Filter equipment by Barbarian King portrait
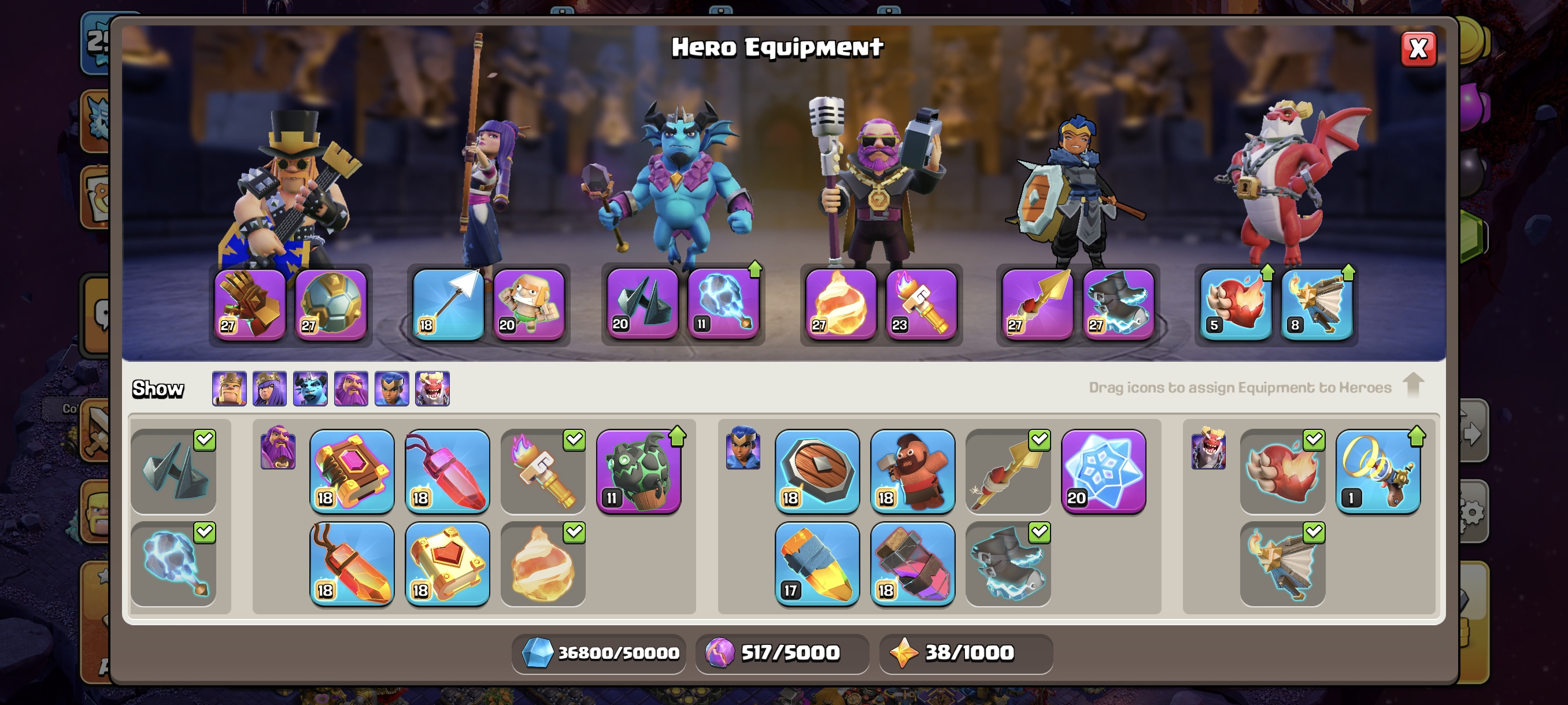Viewport: 1568px width, 705px height. click(230, 388)
